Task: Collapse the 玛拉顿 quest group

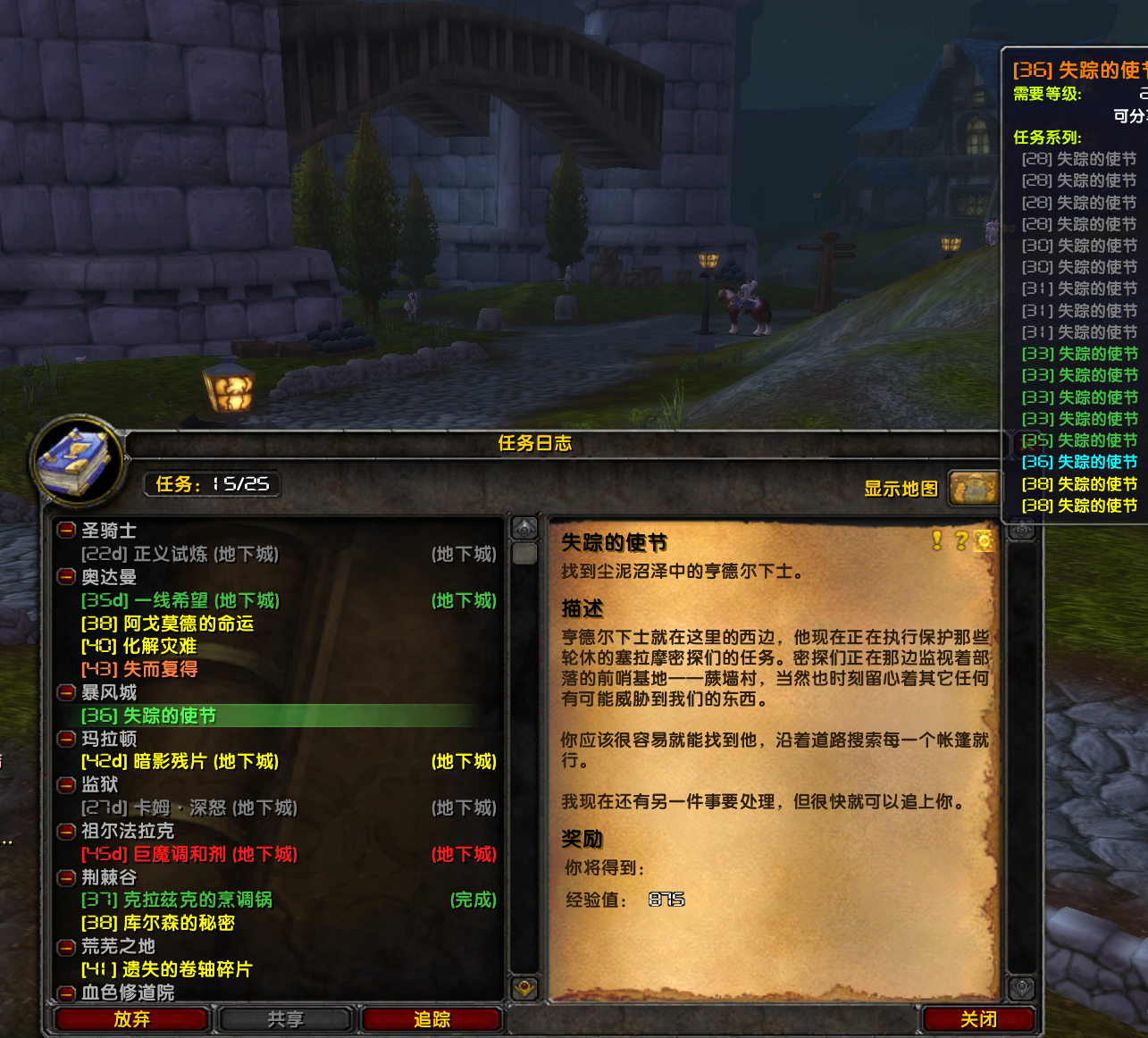Action: click(65, 739)
